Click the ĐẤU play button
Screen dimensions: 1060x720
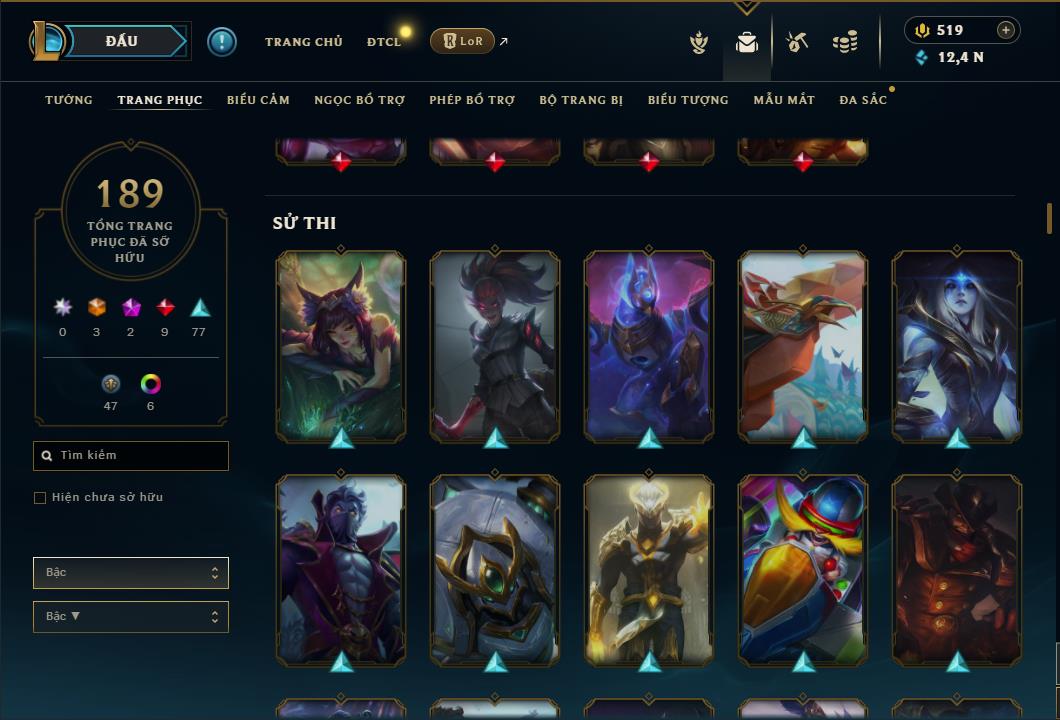(x=122, y=41)
